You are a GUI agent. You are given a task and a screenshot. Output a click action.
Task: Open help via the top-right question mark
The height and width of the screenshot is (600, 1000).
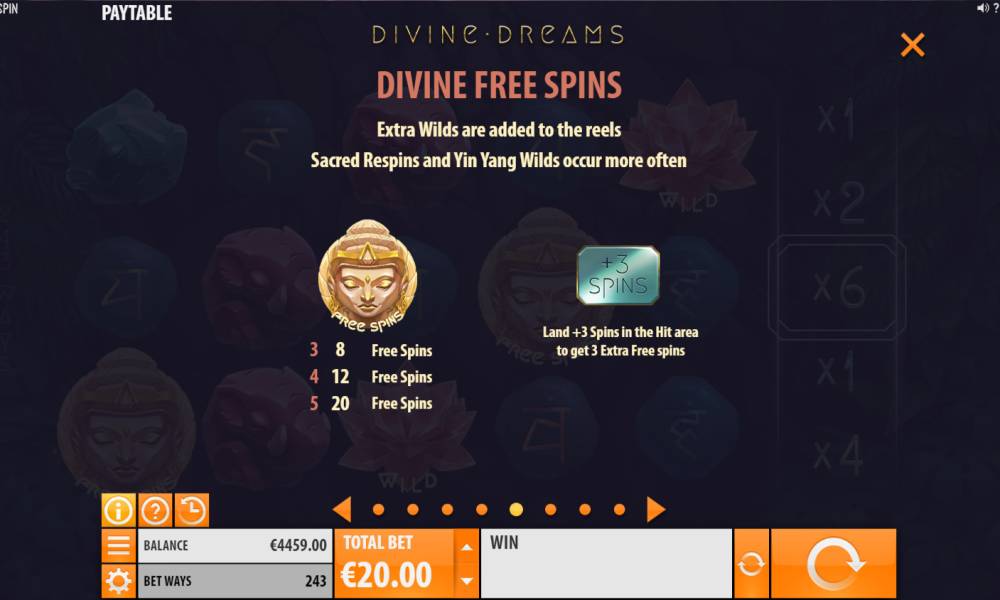[x=995, y=8]
